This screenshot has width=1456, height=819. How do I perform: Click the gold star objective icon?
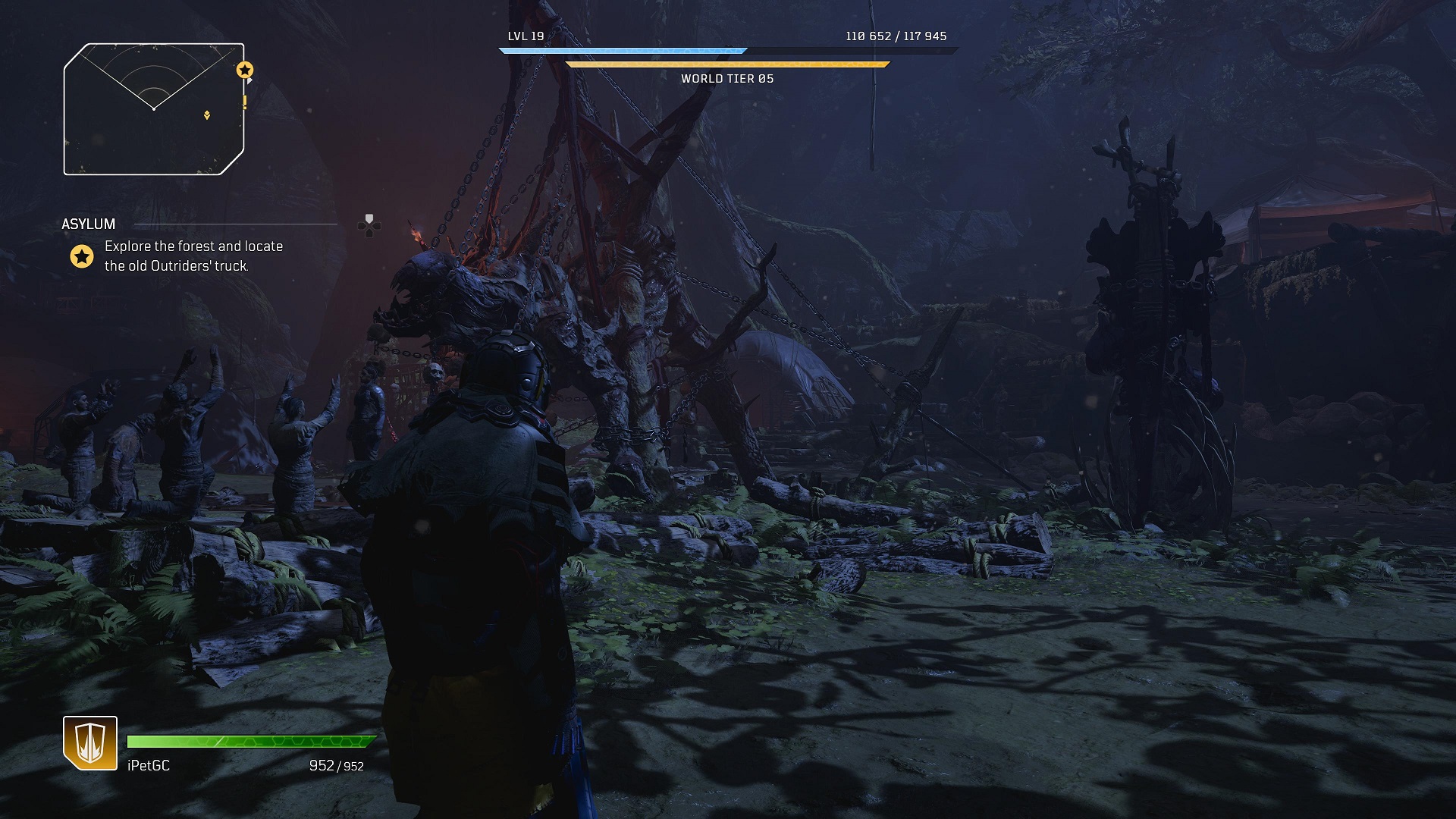click(x=81, y=256)
